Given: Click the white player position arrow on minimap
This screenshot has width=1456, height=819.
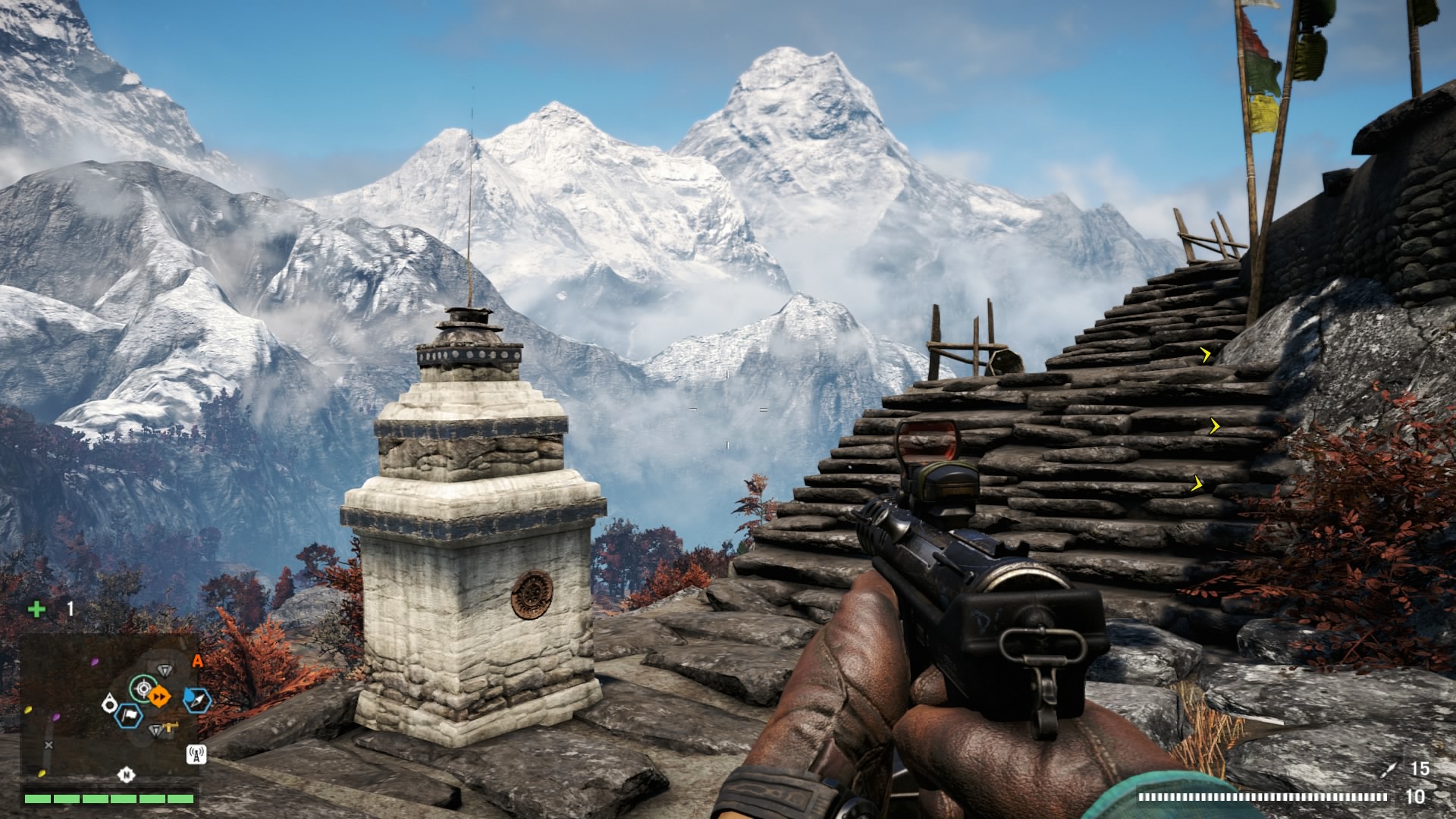Looking at the screenshot, I should [110, 704].
